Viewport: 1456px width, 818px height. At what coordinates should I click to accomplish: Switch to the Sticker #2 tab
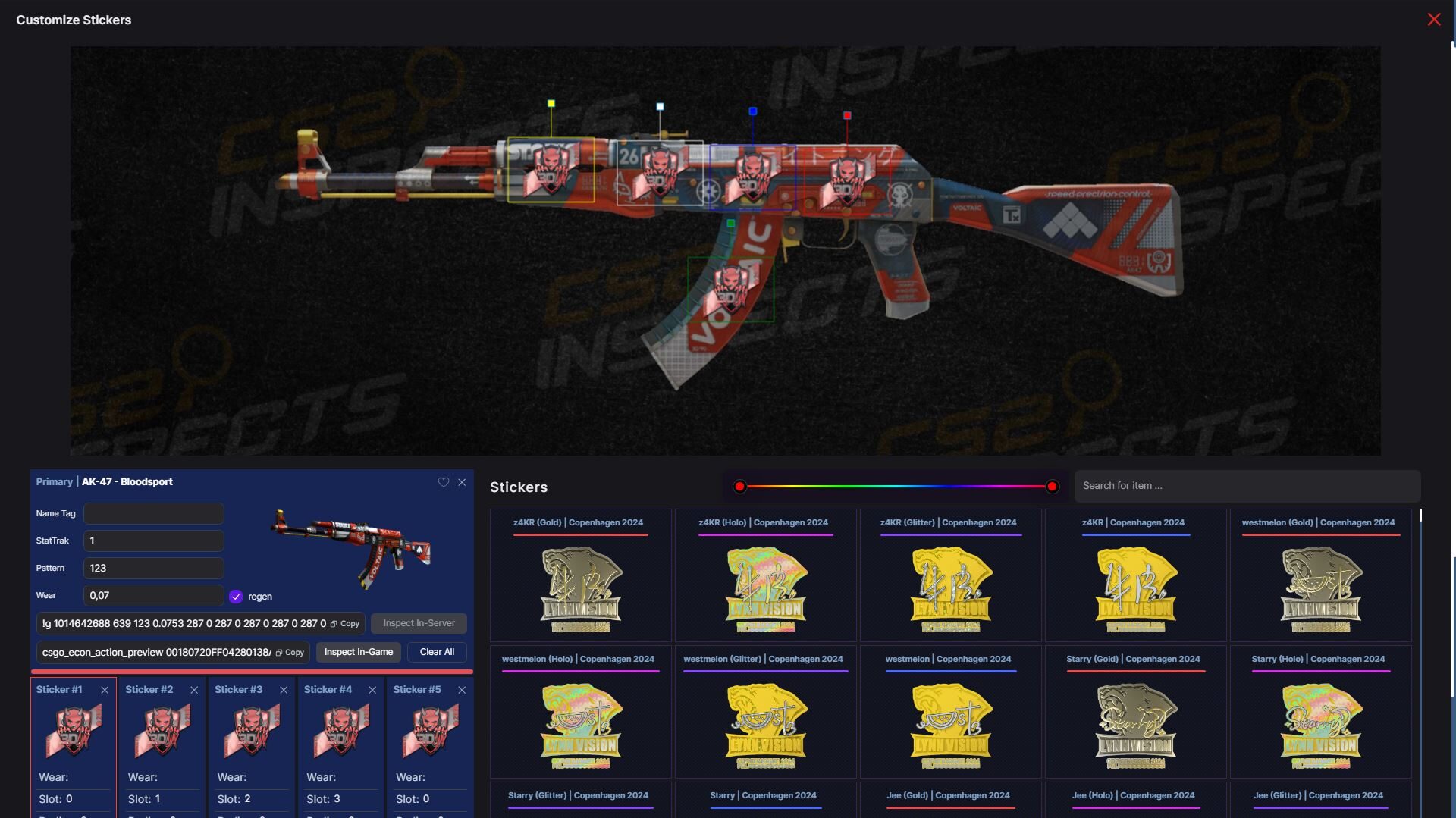pos(149,690)
